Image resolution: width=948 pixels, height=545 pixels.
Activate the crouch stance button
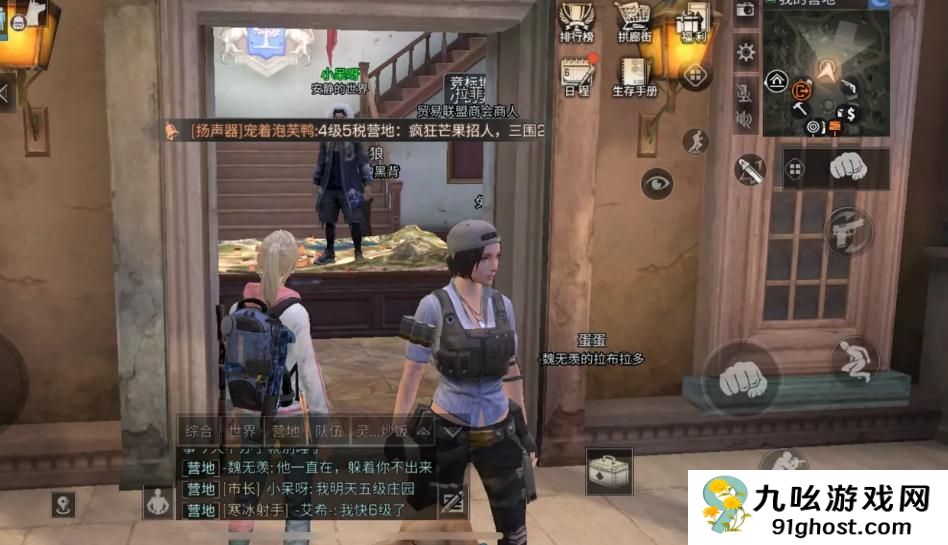point(853,361)
